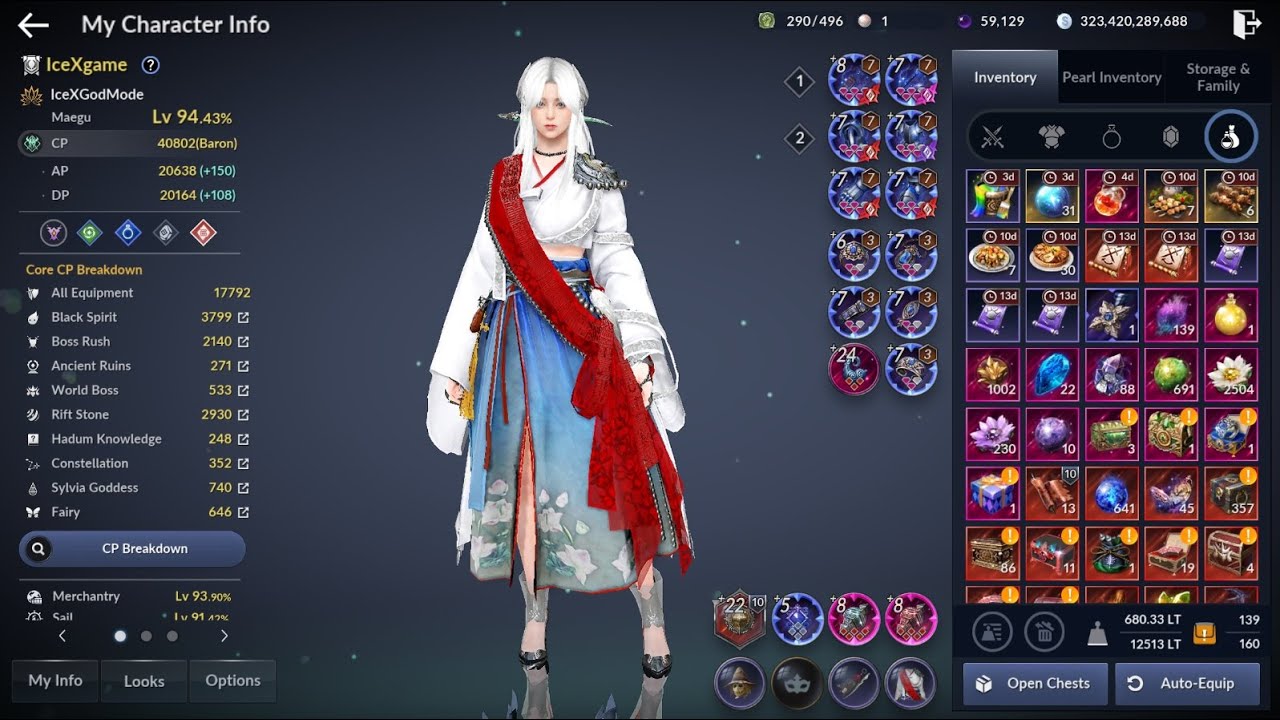Select the My Info tab
The image size is (1280, 720).
[55, 681]
